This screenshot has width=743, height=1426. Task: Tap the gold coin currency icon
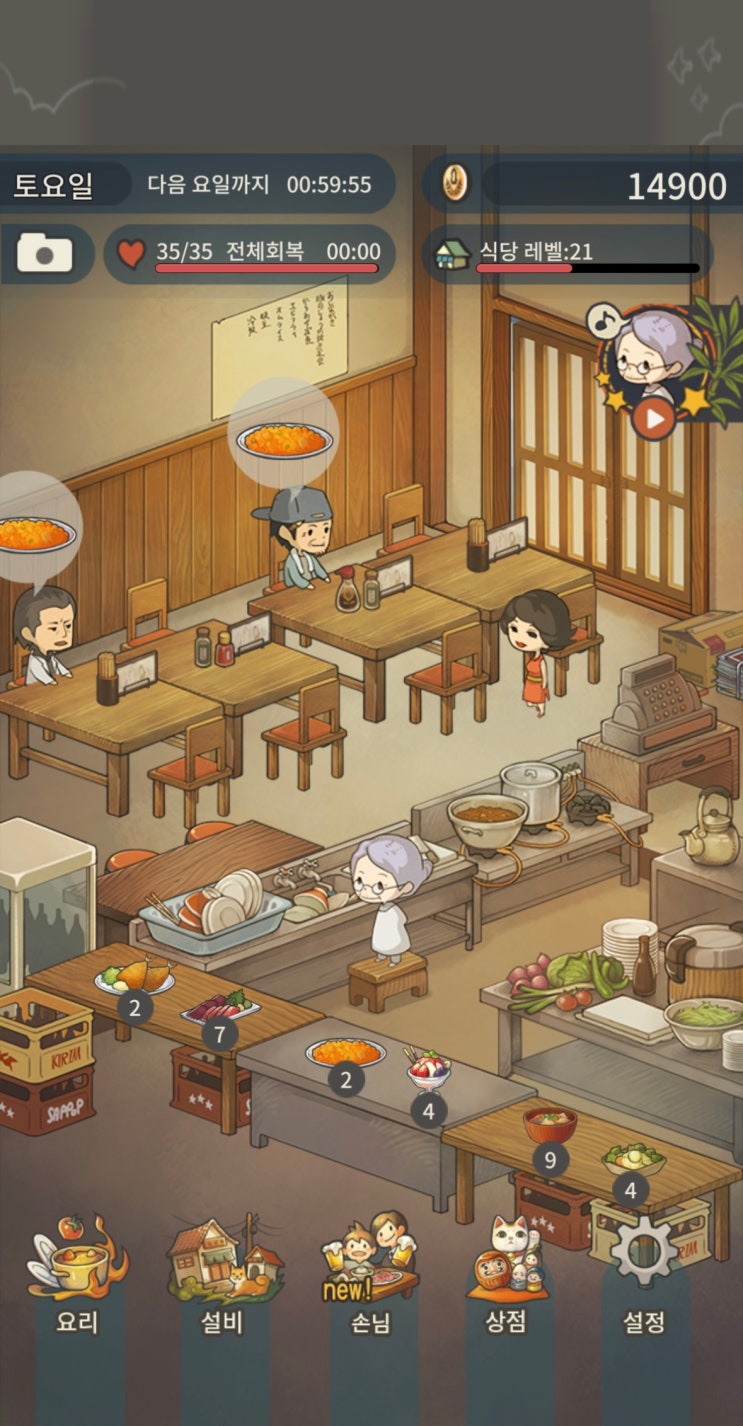(456, 184)
